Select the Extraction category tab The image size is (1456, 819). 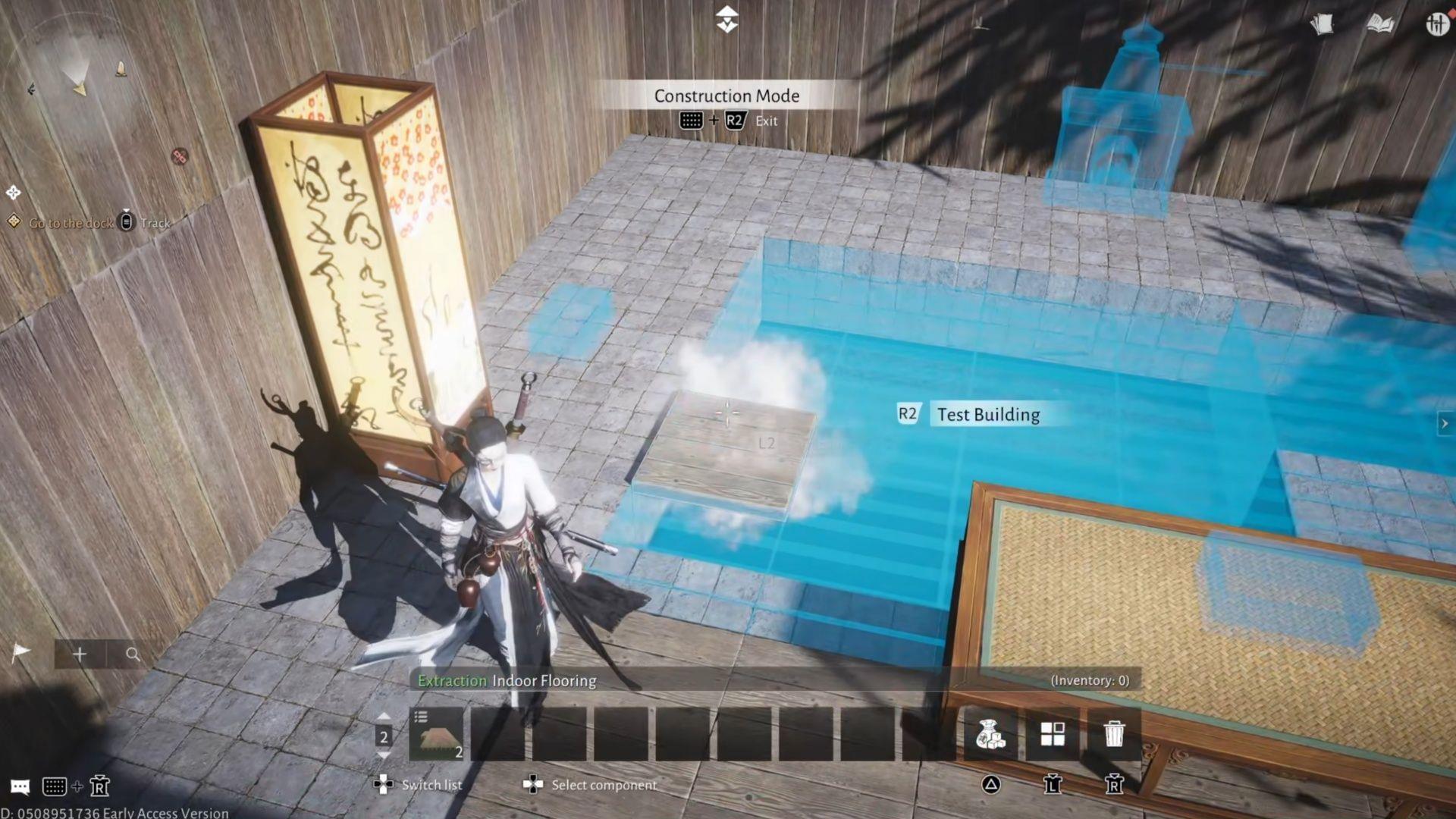tap(452, 680)
